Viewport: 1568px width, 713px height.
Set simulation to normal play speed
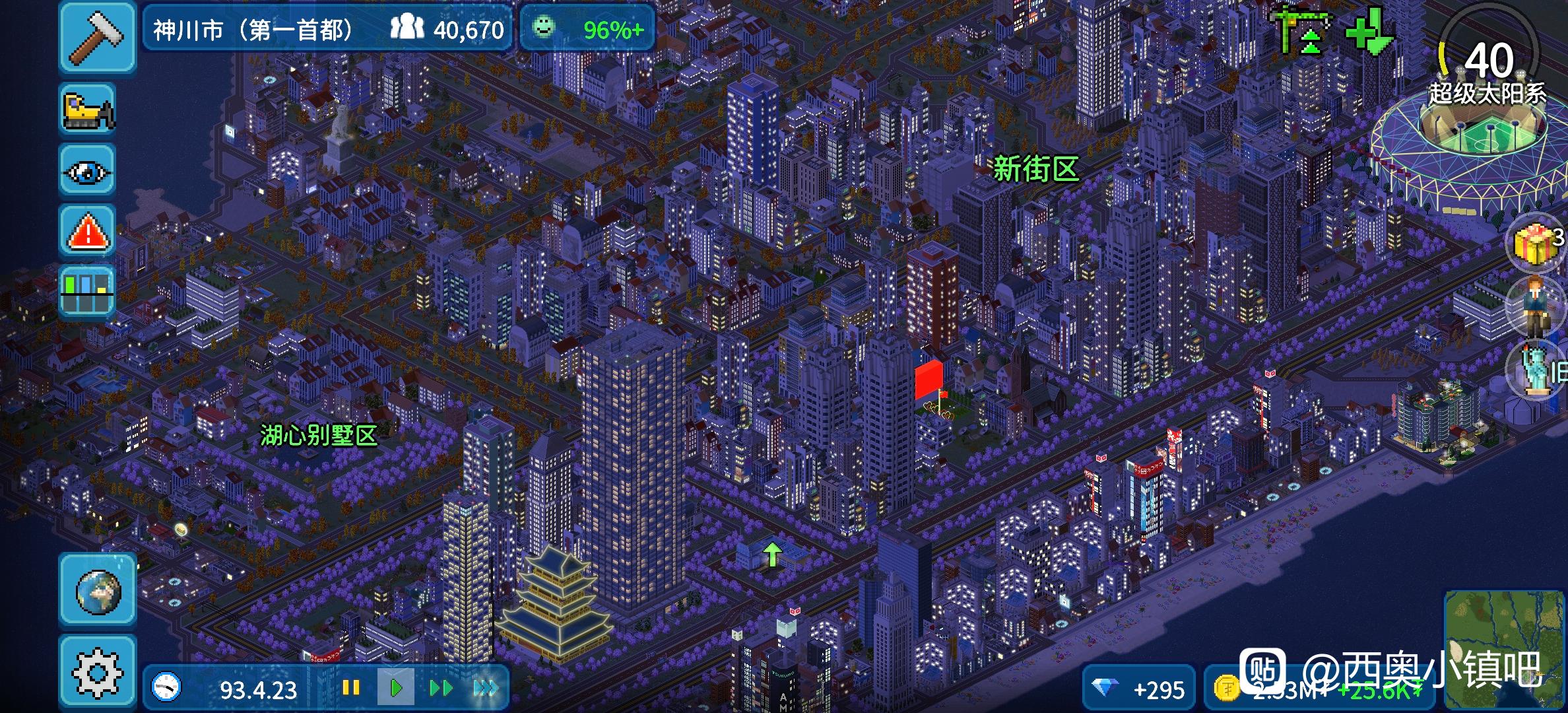(396, 689)
